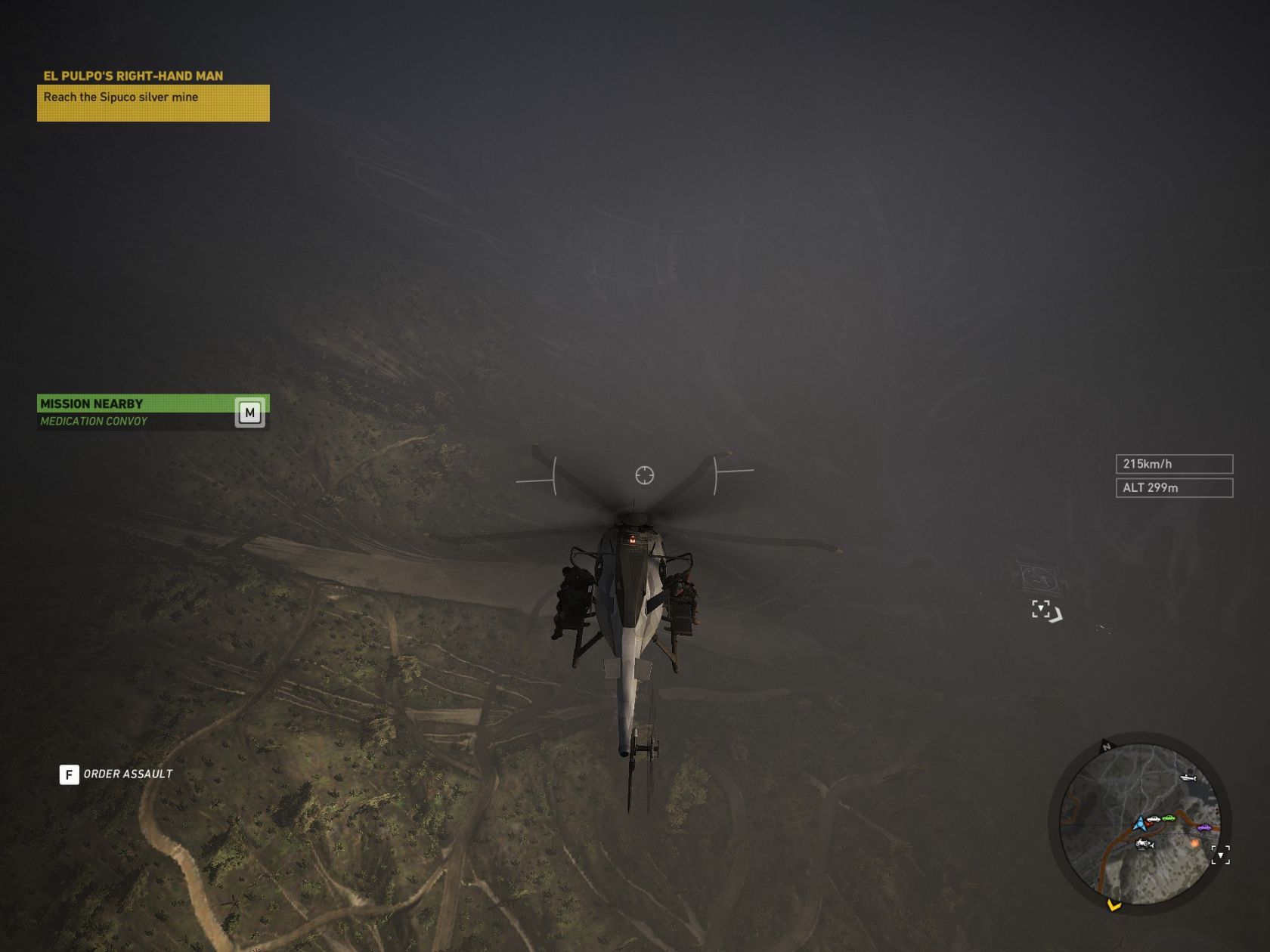
Task: Select the white bracketed waypoint marker beside minimap
Action: 1220,855
